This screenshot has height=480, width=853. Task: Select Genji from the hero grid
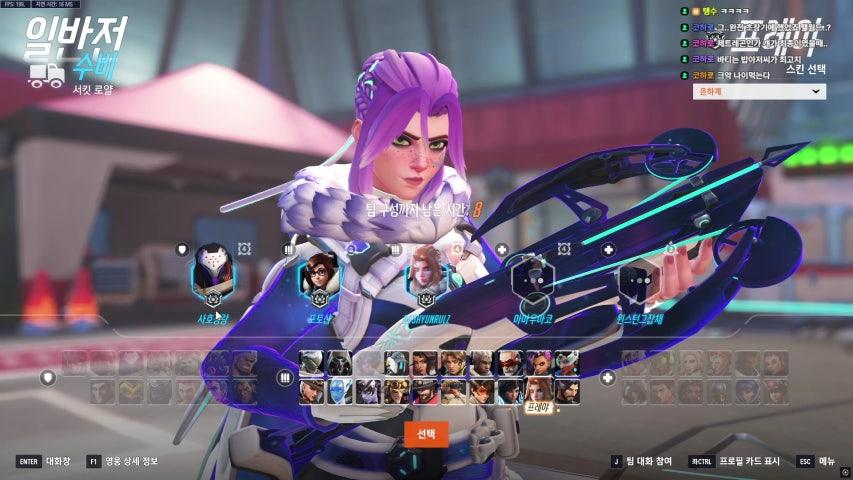pos(313,363)
